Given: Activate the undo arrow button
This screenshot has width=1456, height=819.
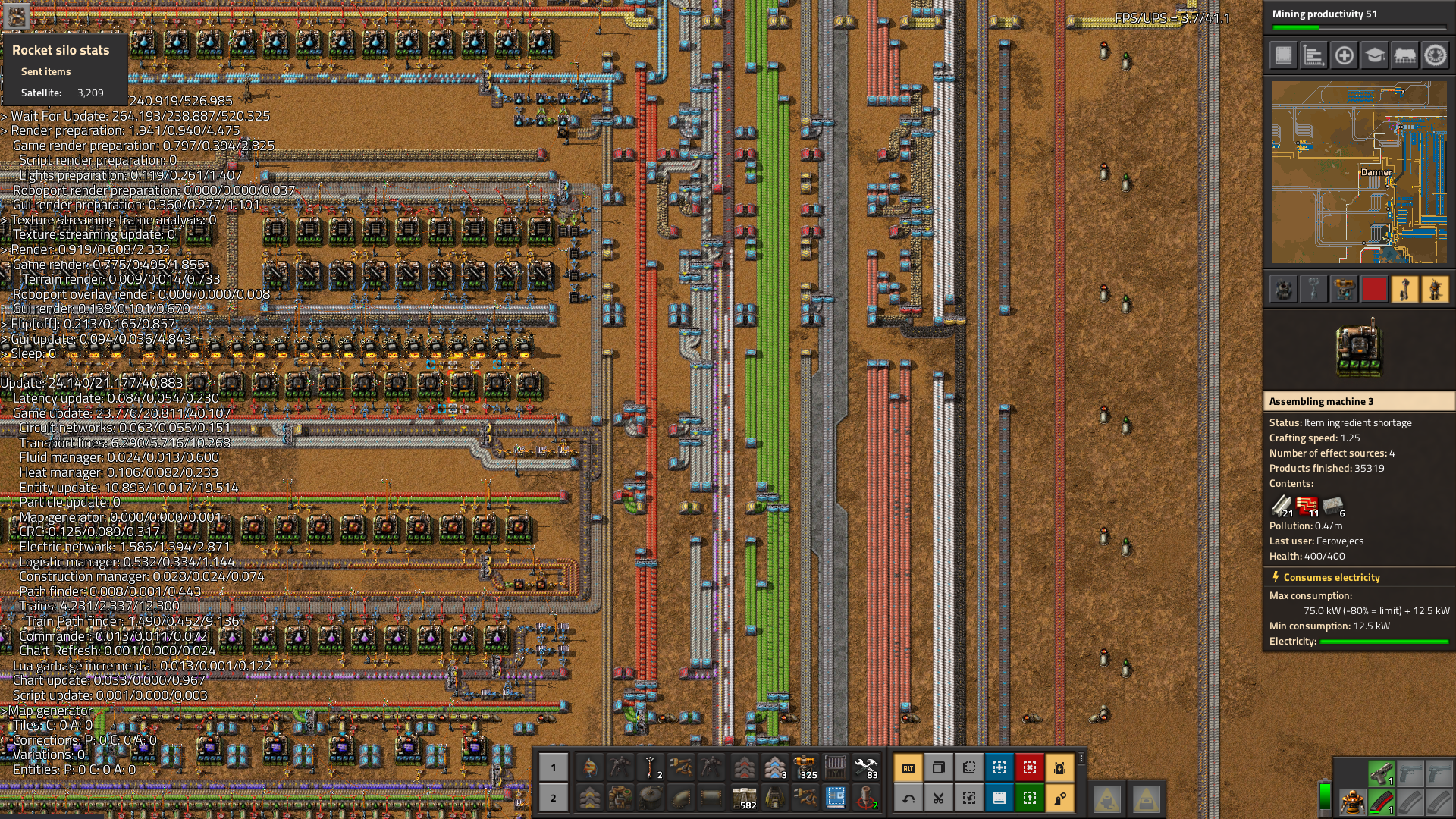Looking at the screenshot, I should click(908, 798).
